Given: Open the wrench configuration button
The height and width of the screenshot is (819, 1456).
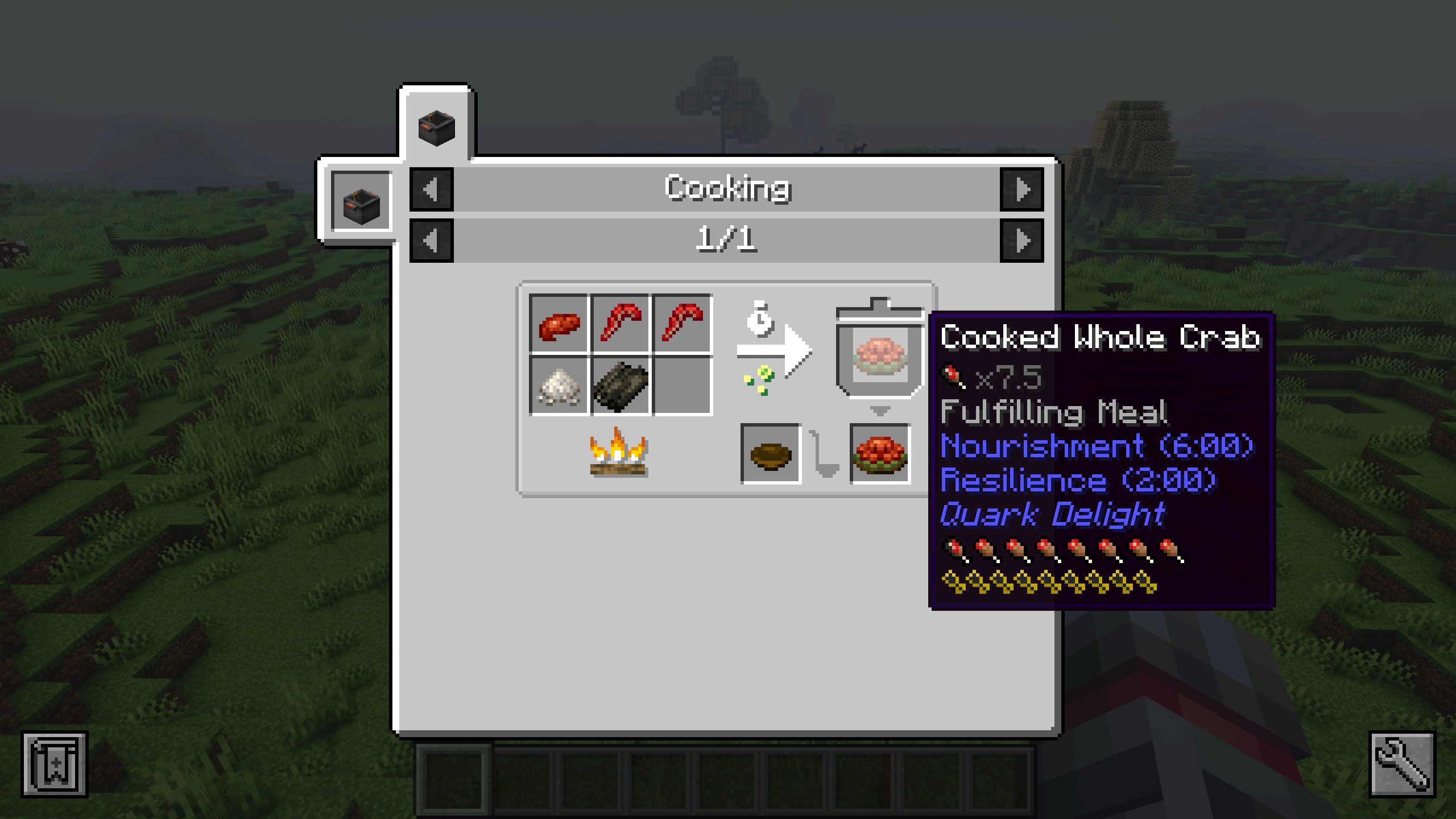Looking at the screenshot, I should coord(1402,764).
